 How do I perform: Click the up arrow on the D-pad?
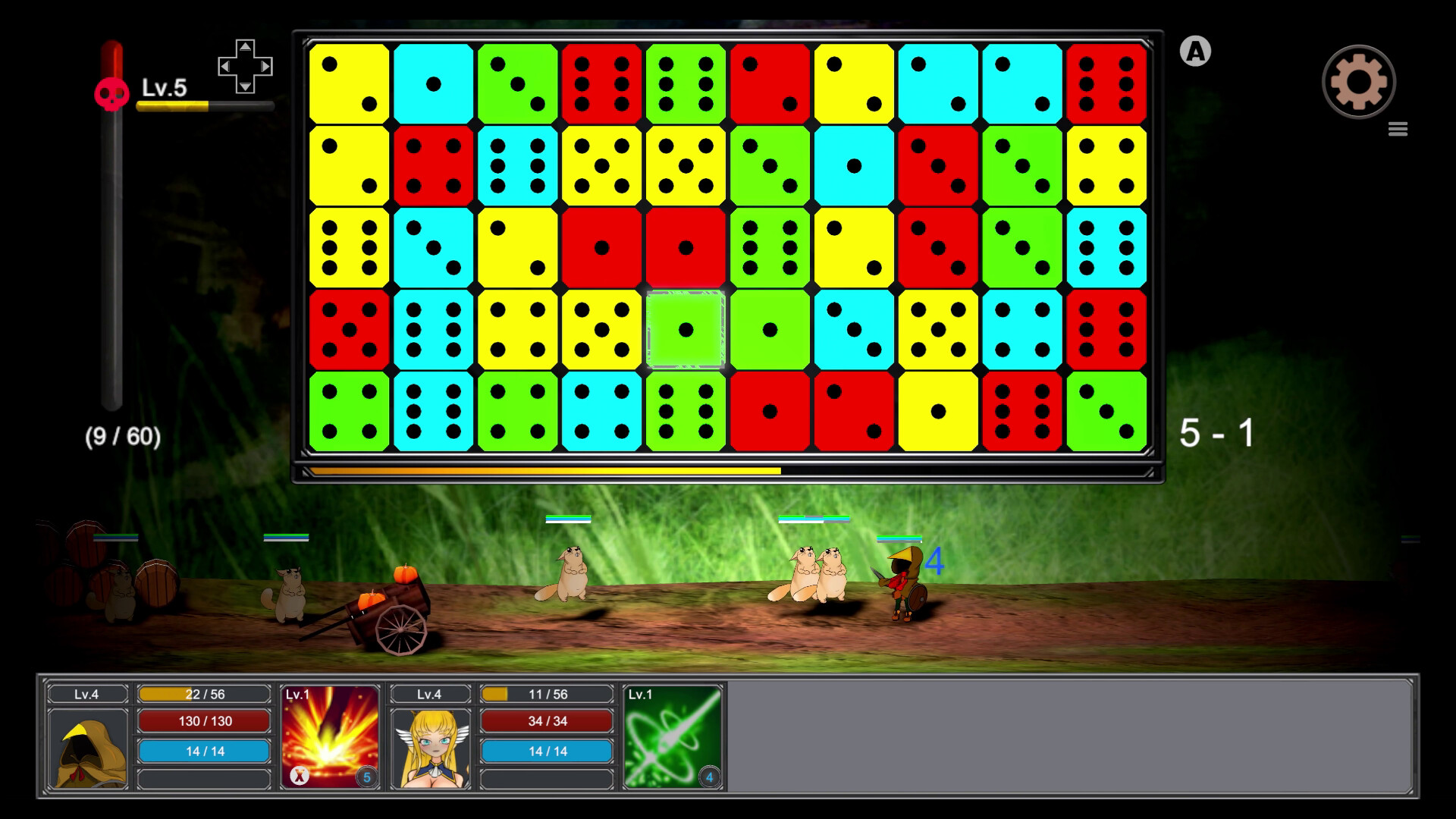[x=244, y=48]
